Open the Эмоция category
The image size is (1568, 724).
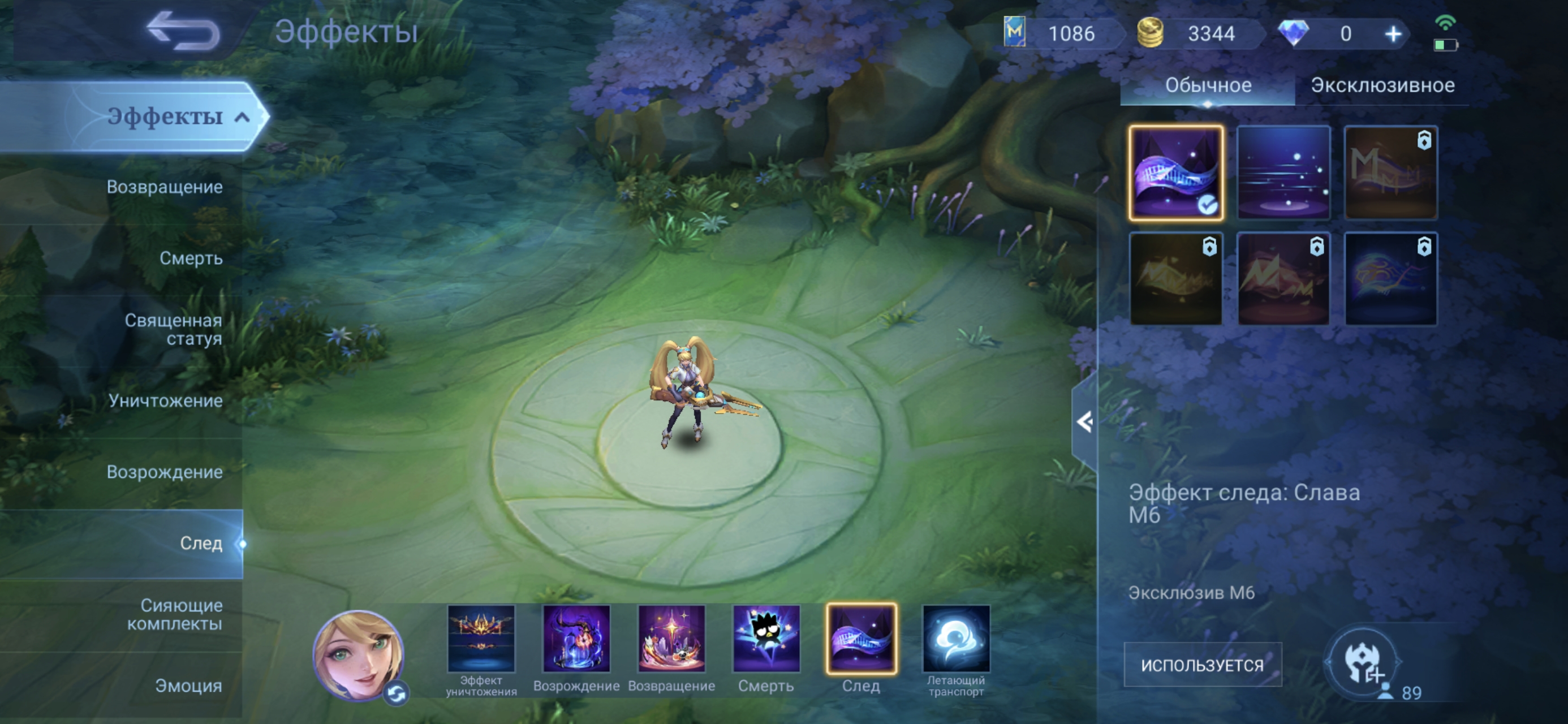point(188,686)
